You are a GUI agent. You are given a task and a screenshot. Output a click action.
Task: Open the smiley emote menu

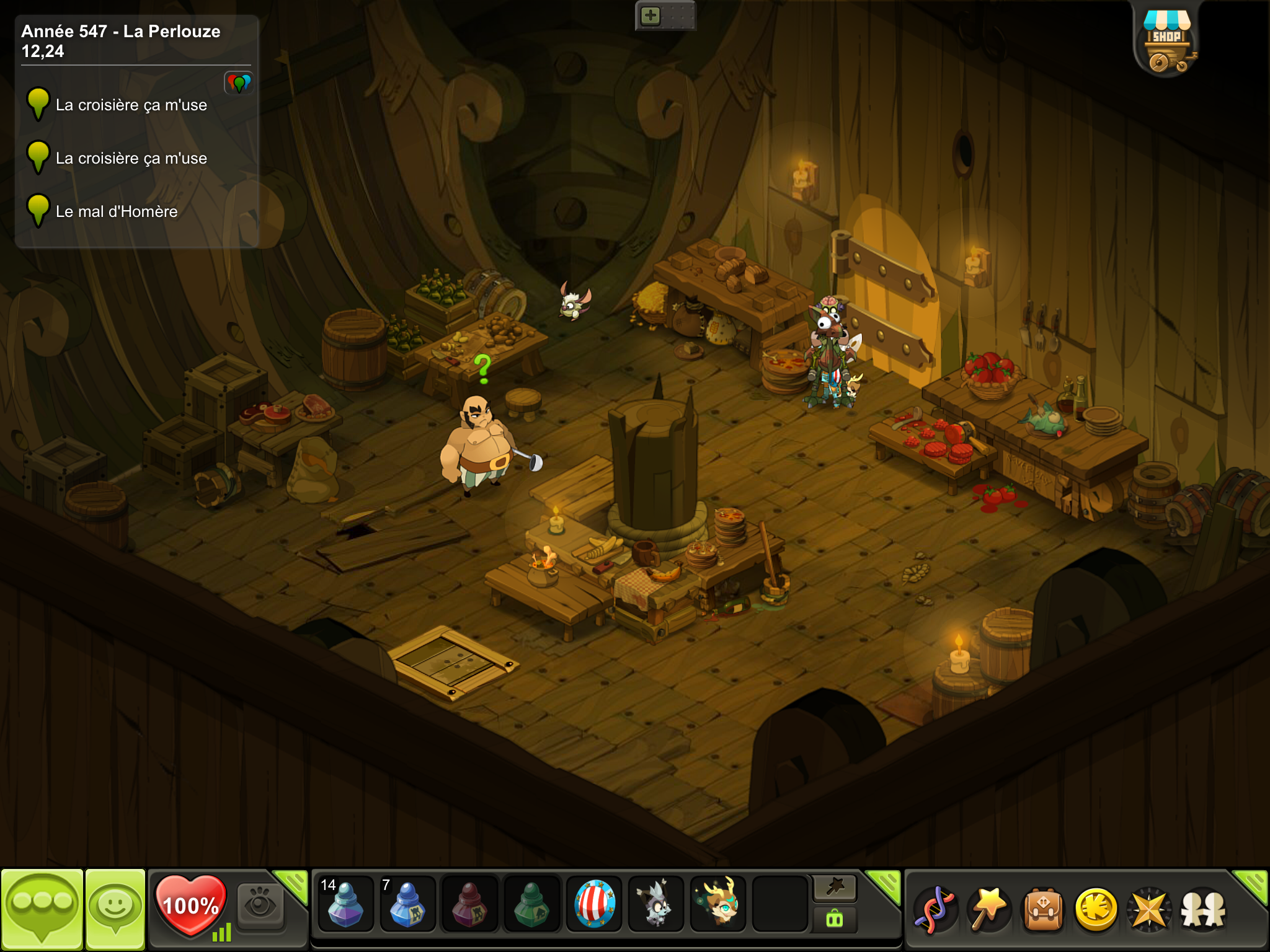point(115,907)
